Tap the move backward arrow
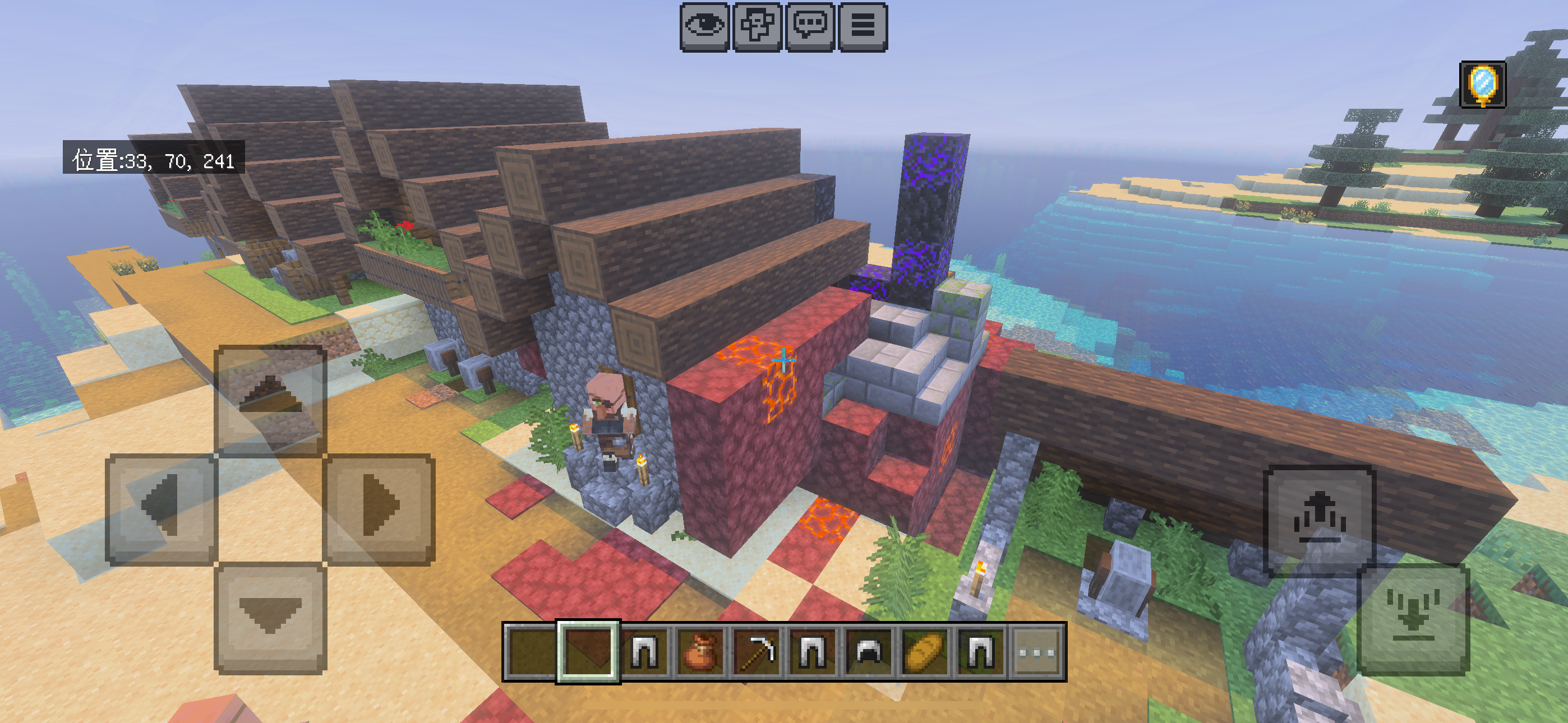 [270, 617]
